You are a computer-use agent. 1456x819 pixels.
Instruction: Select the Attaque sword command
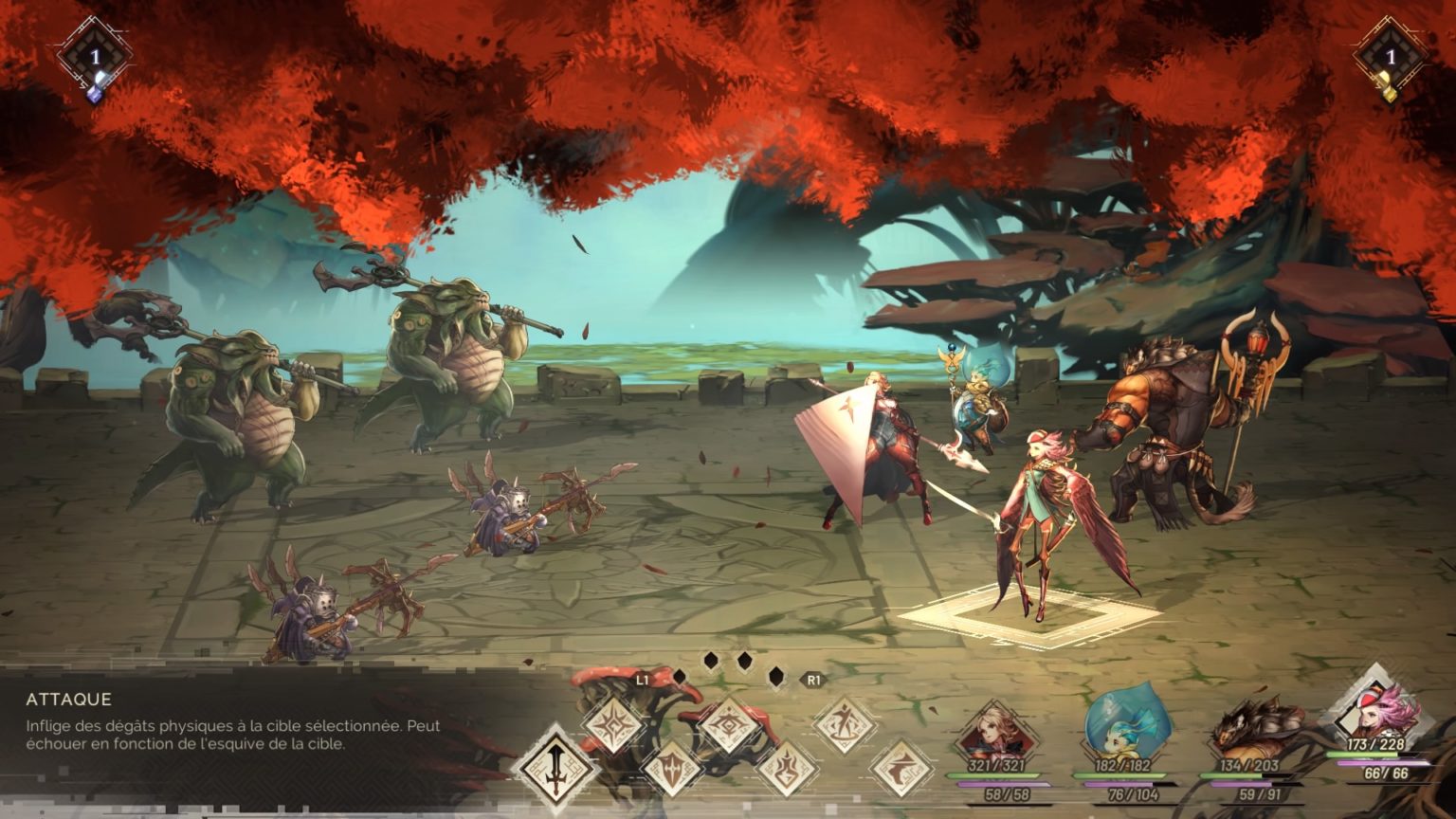(554, 764)
